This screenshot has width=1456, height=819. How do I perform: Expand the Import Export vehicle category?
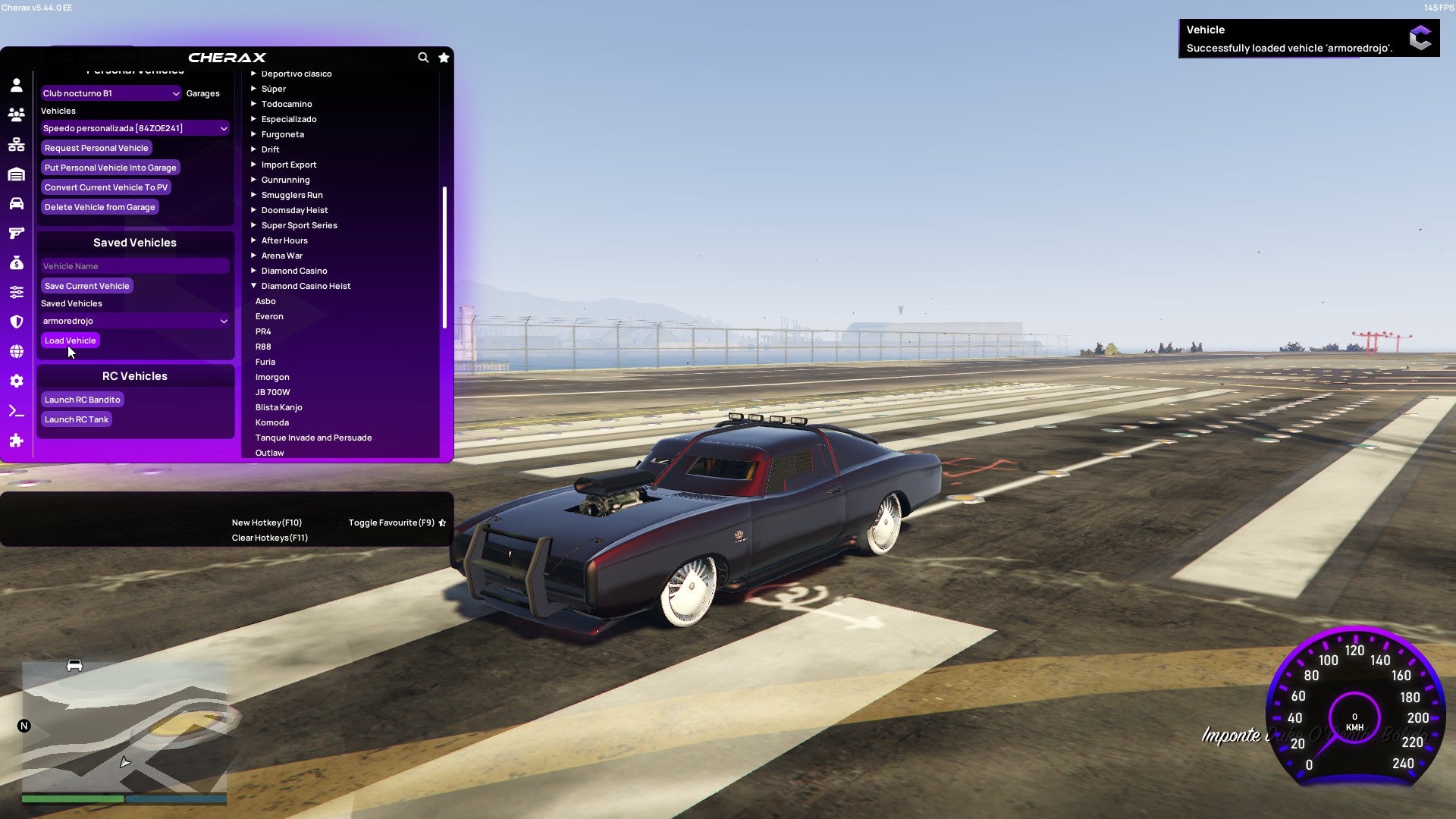pos(289,165)
